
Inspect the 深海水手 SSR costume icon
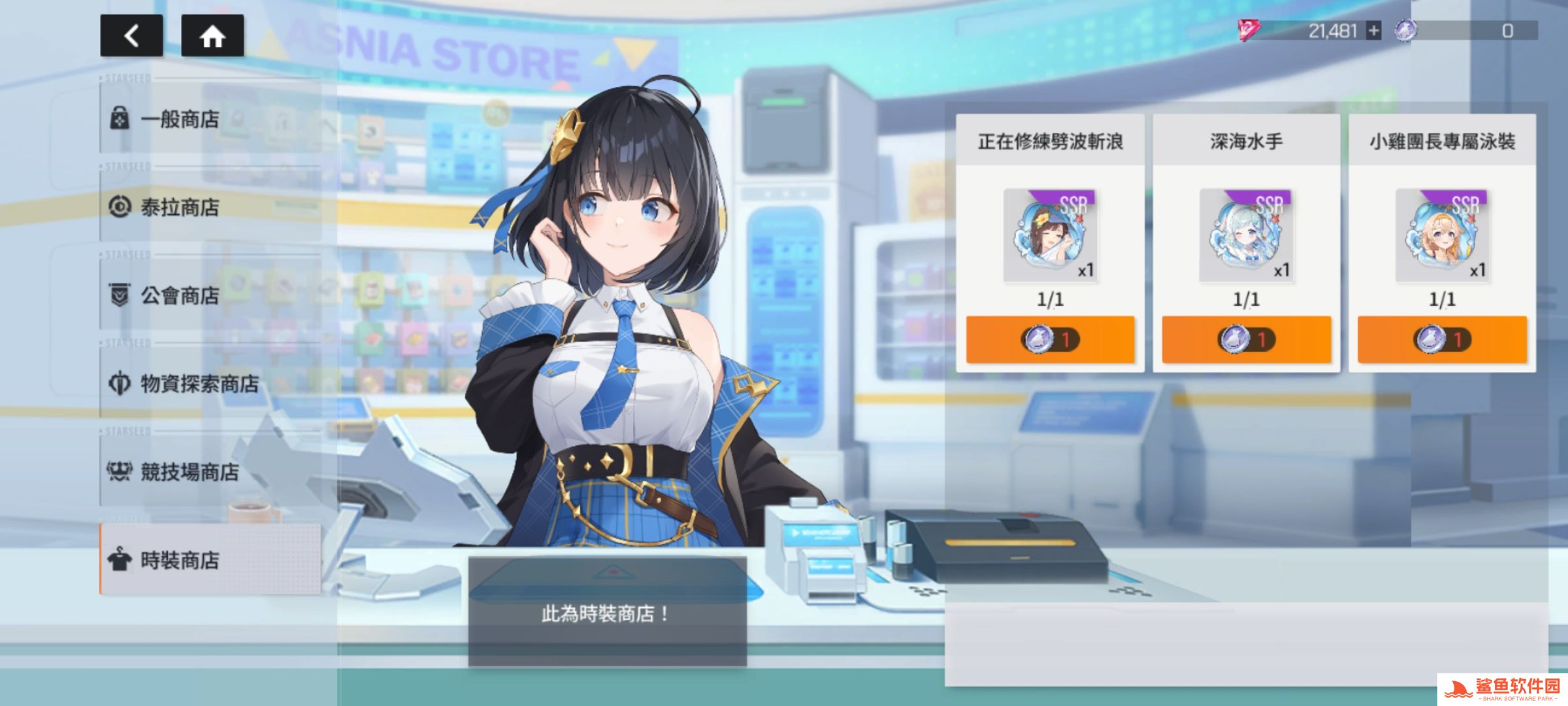tap(1246, 235)
